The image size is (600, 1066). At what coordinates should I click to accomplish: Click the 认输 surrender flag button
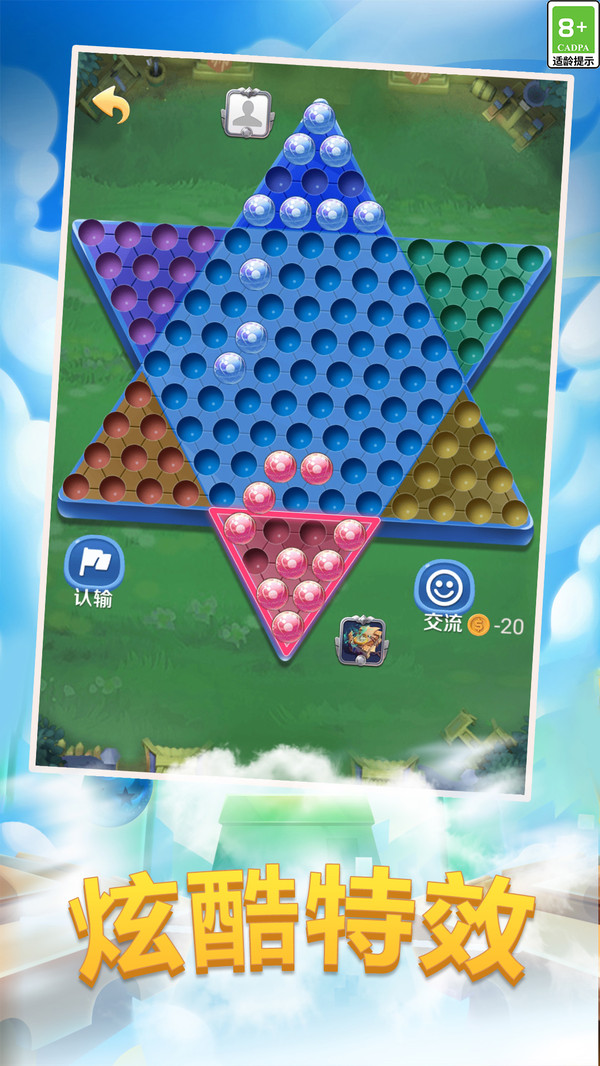click(x=94, y=565)
